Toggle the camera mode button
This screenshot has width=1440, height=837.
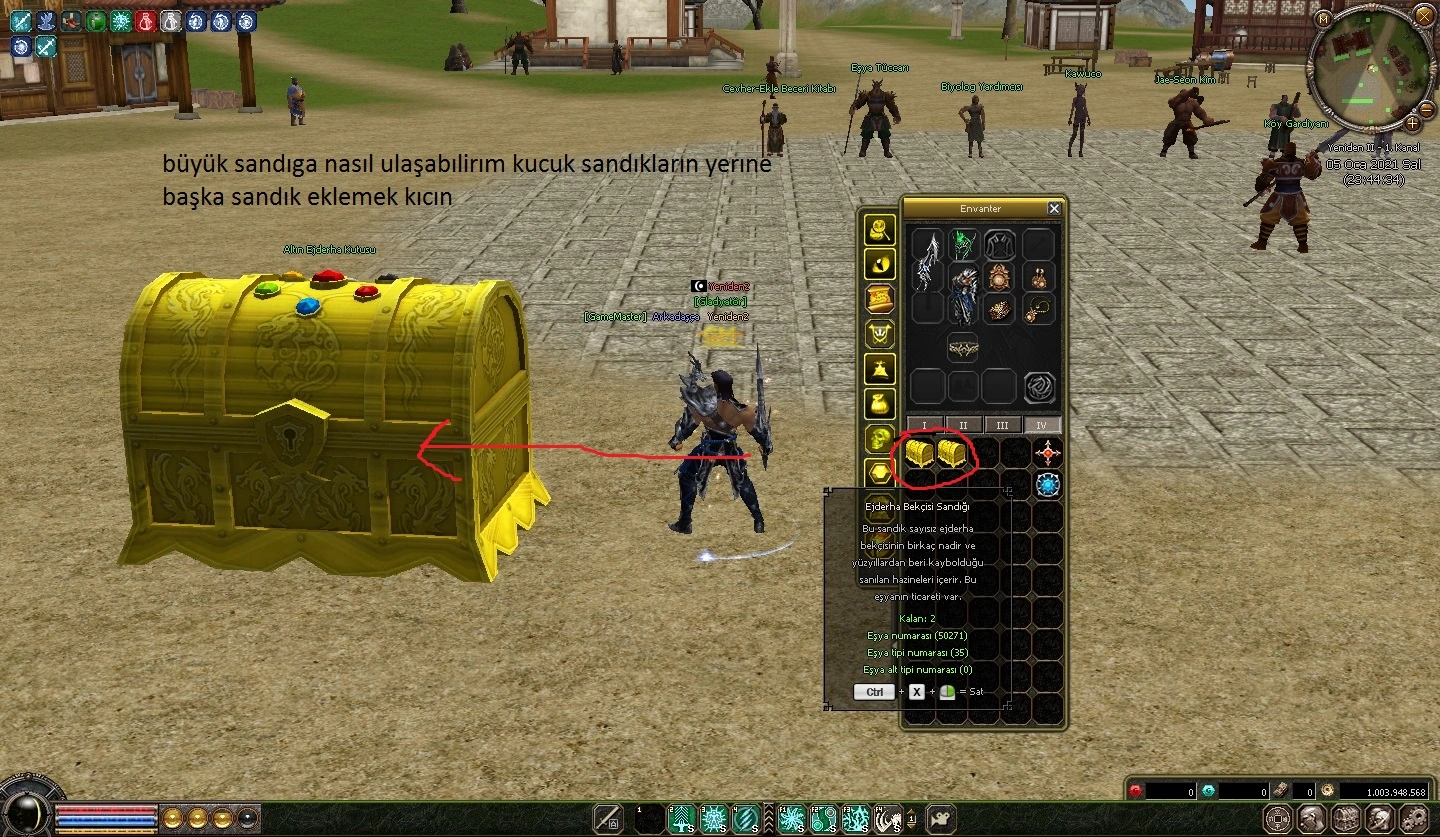pyautogui.click(x=940, y=819)
